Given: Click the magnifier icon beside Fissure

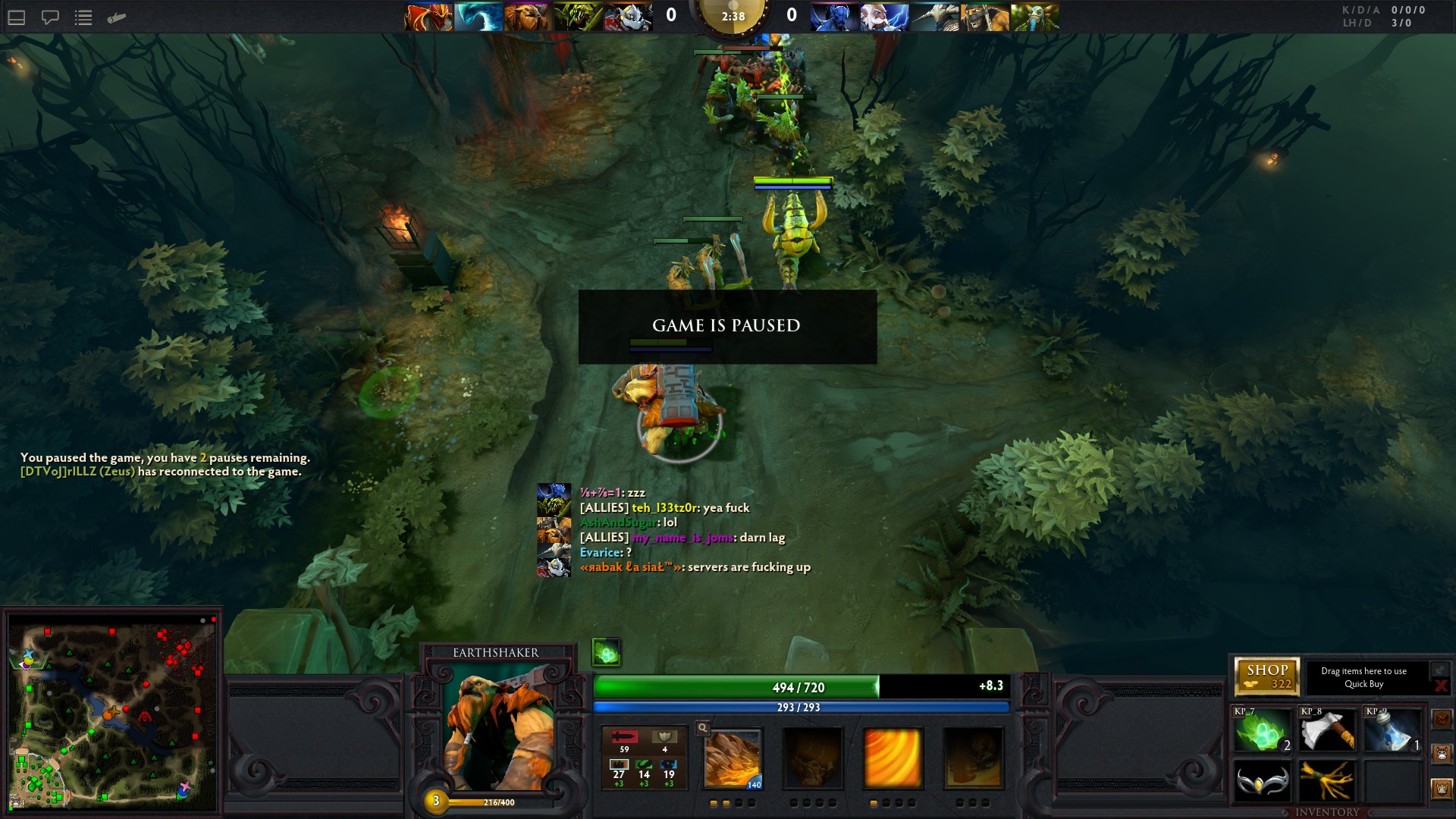Looking at the screenshot, I should point(703,728).
